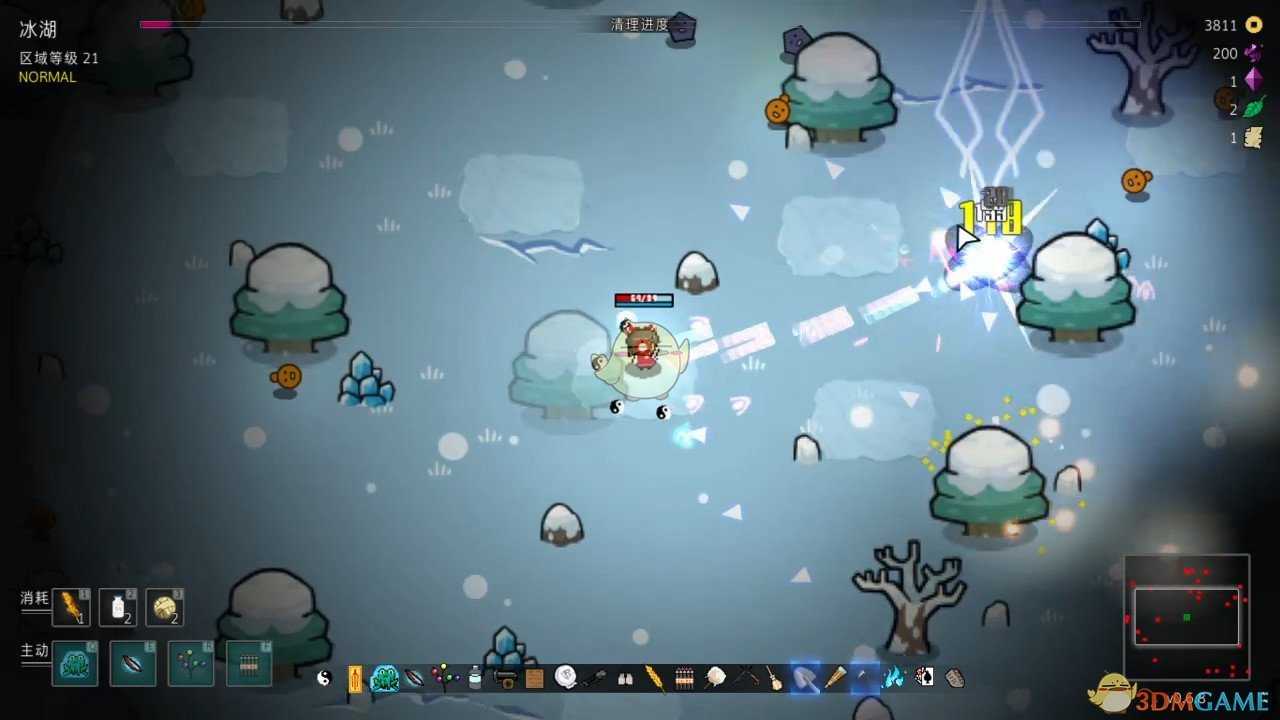Select the wheat stalk item
Viewport: 1280px width, 720px height.
[654, 678]
